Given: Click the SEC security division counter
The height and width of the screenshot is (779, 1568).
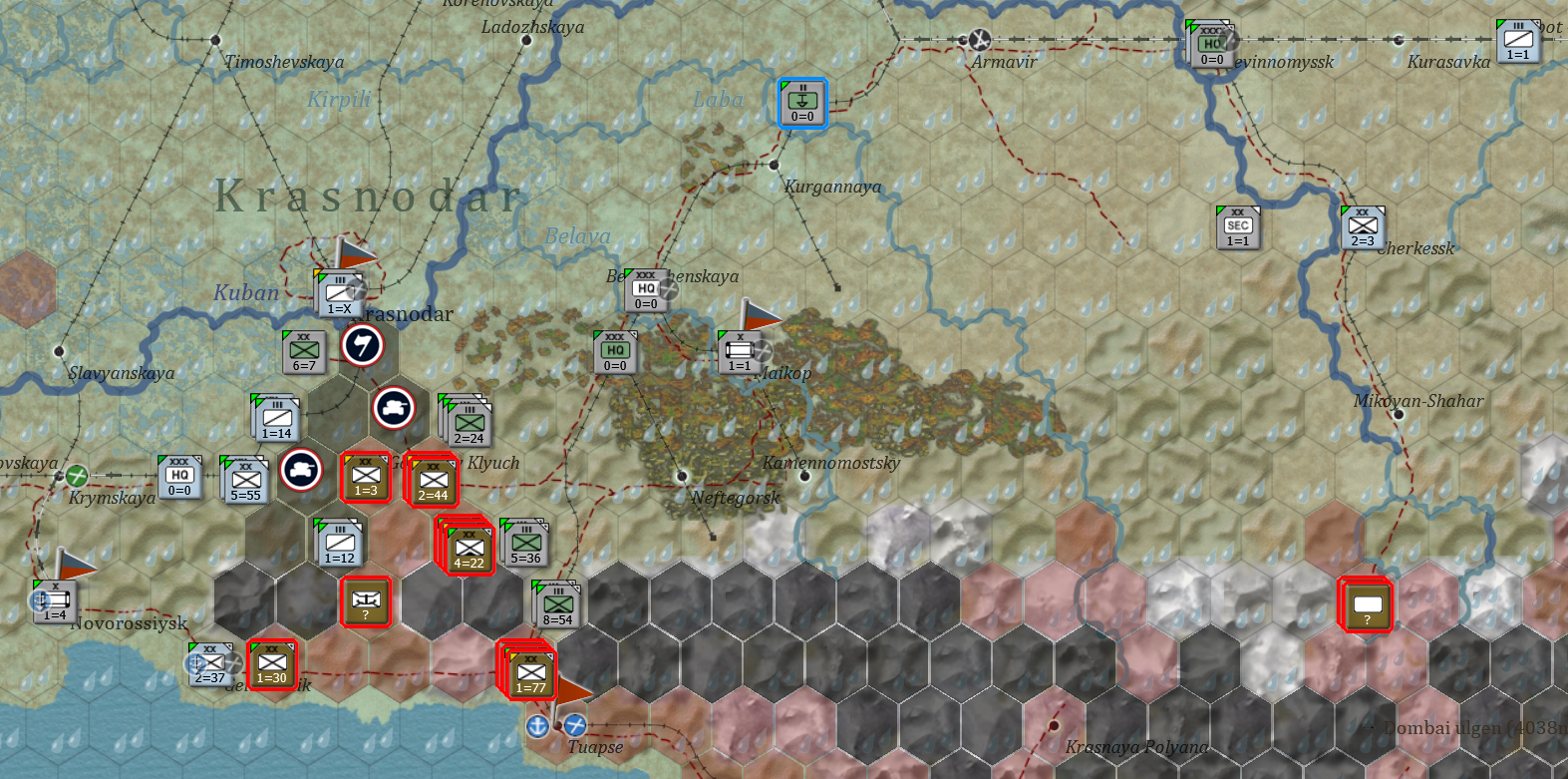Looking at the screenshot, I should click(1236, 228).
